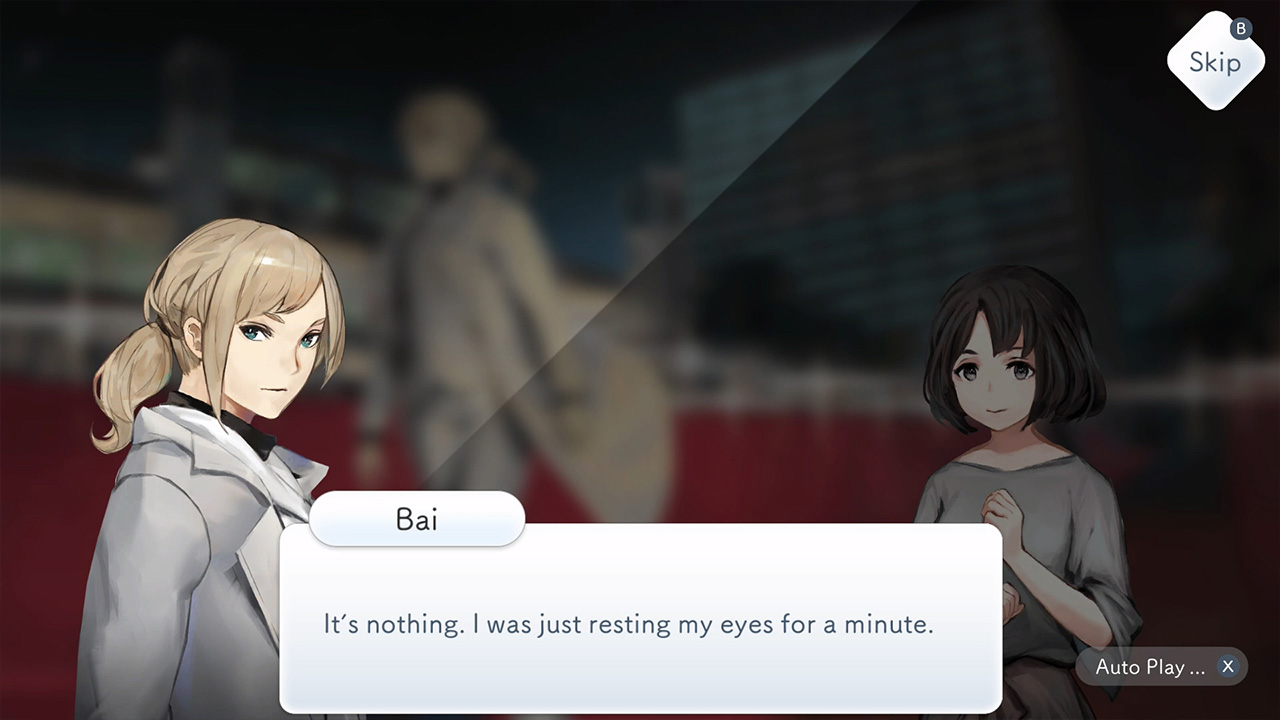Click the B shortcut badge on the Skip button

1240,30
